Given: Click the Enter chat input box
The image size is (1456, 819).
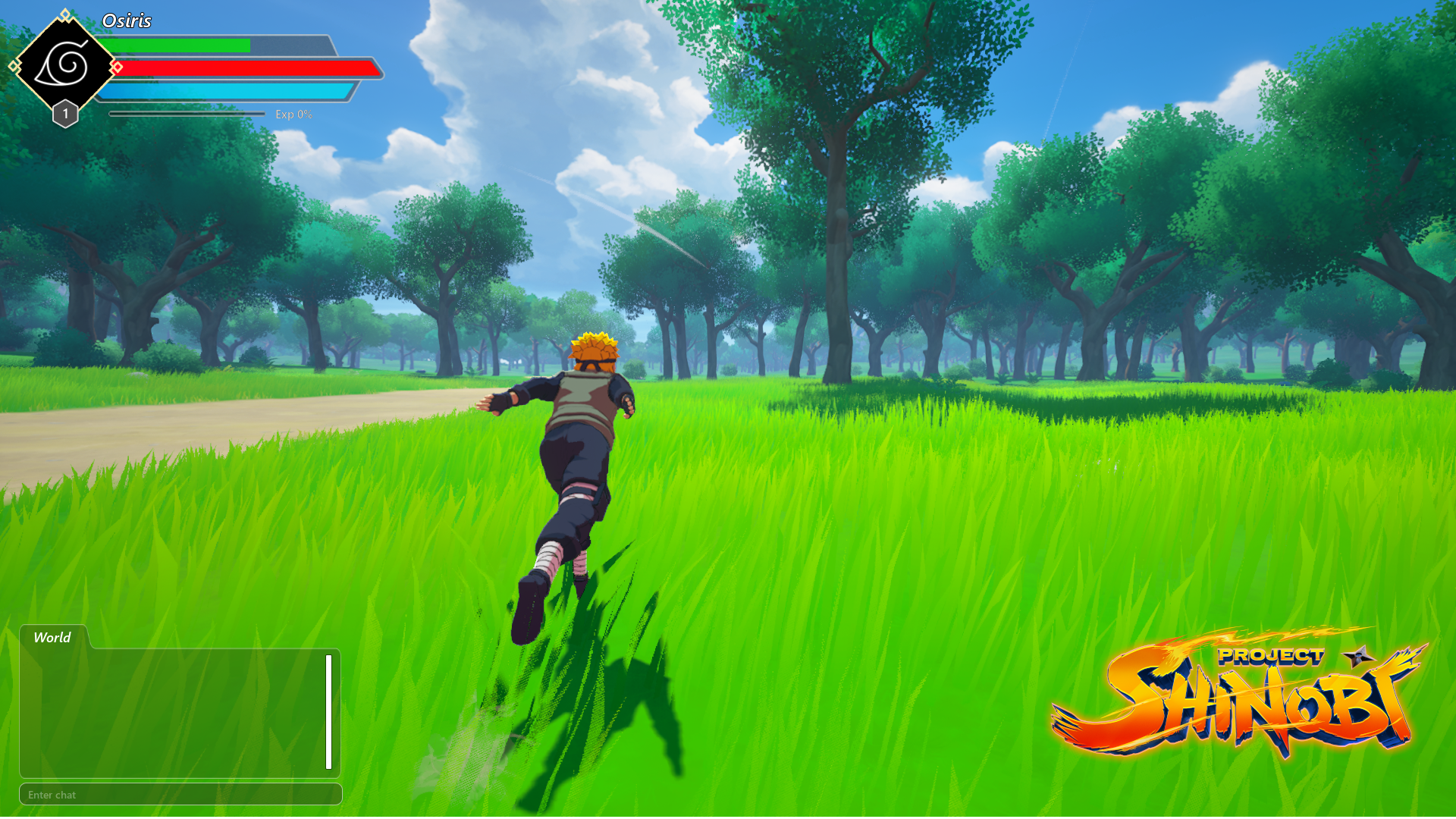Looking at the screenshot, I should coord(180,795).
